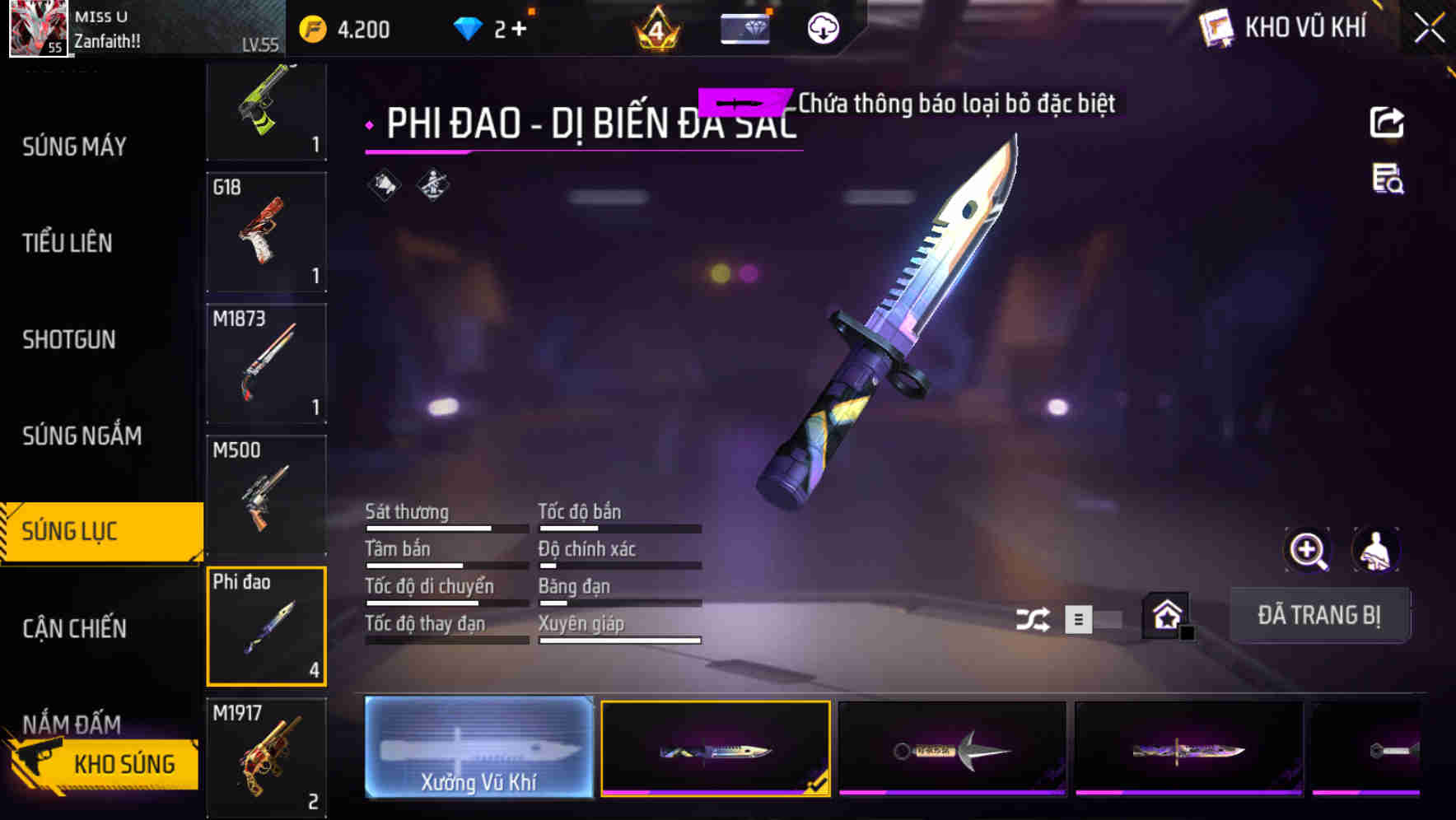The image size is (1456, 820).
Task: Click the share weapon icon
Action: click(x=1388, y=122)
